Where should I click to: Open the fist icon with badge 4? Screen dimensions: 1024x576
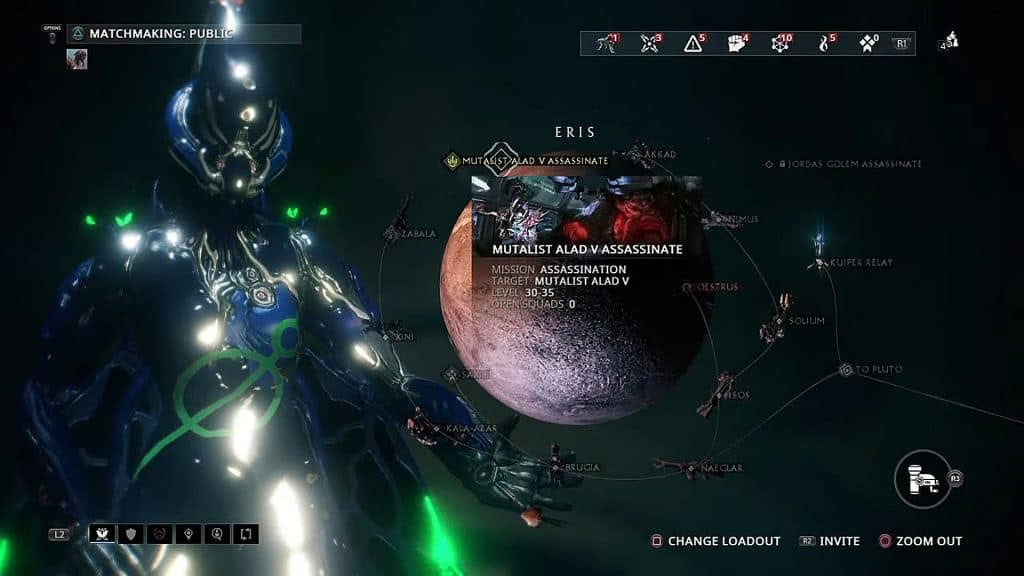click(x=736, y=43)
